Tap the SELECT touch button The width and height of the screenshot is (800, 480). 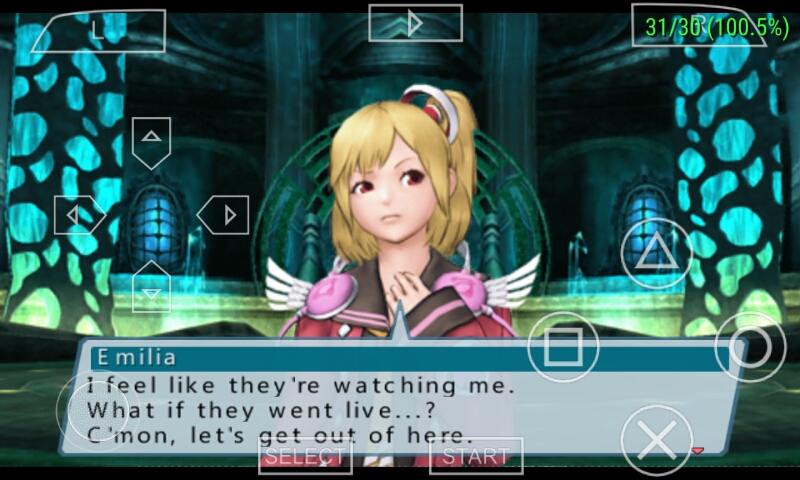tap(305, 457)
